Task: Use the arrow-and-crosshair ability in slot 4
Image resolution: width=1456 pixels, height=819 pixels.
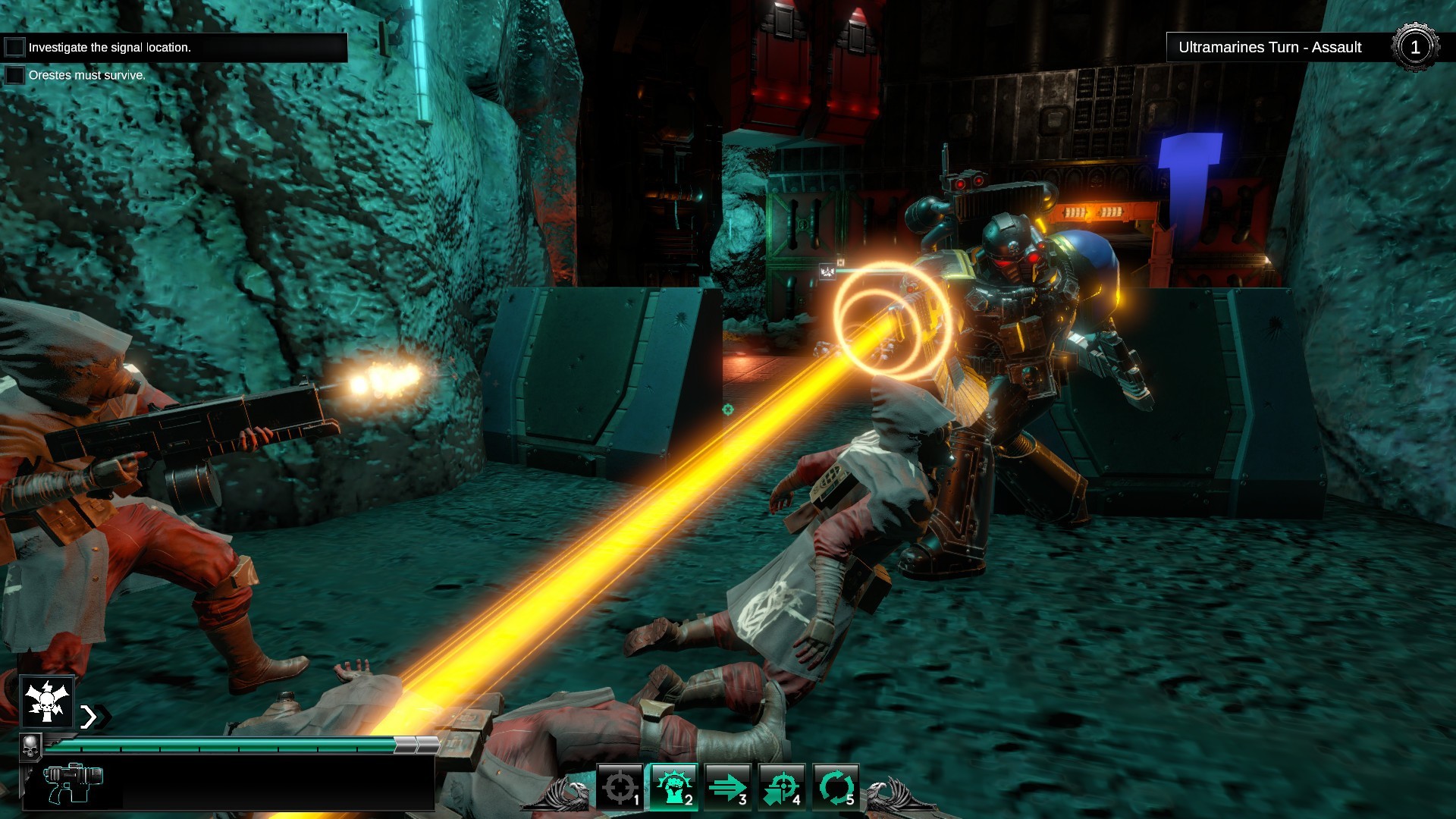Action: tap(781, 786)
